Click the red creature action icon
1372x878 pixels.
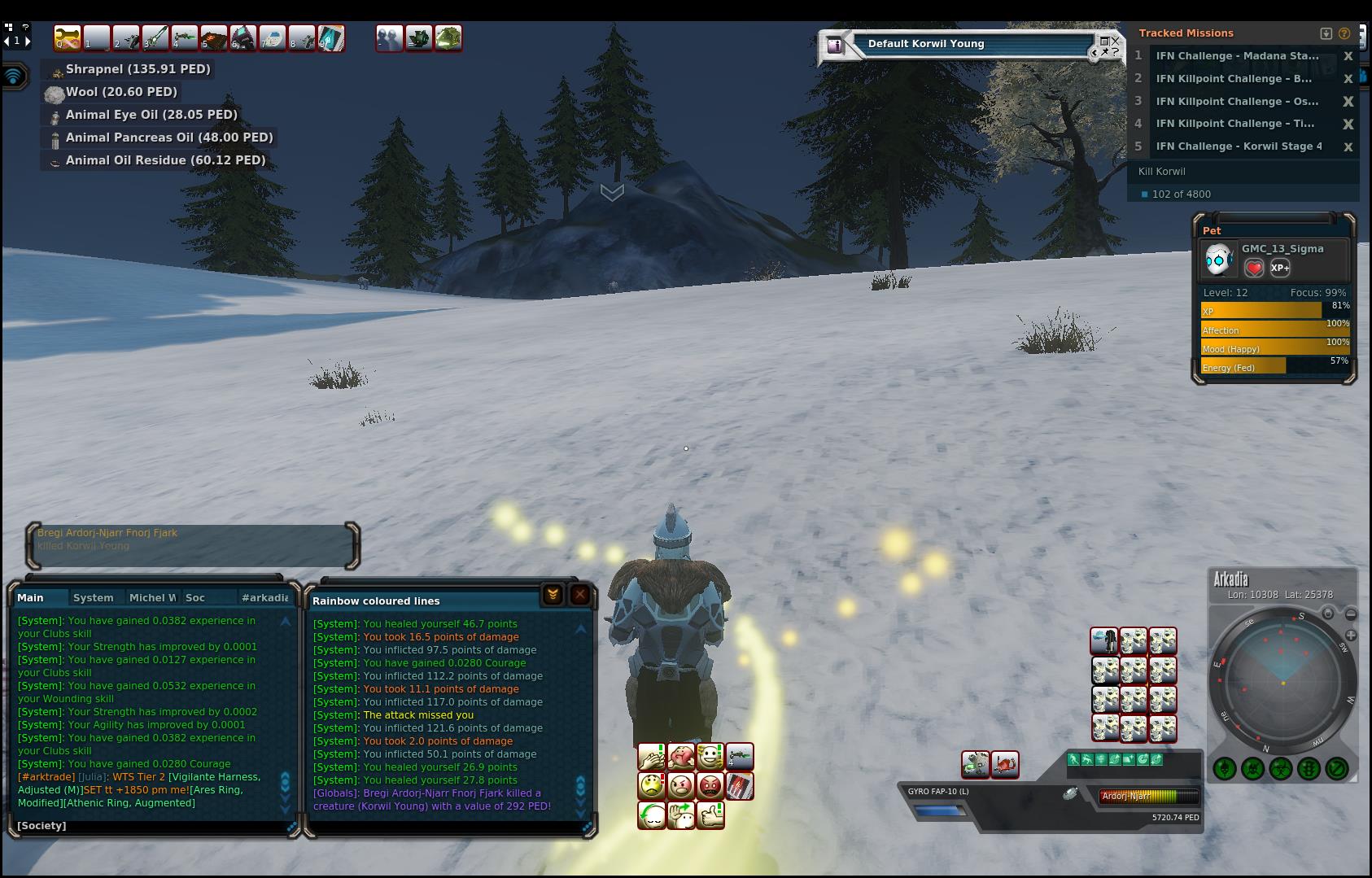tap(1005, 764)
